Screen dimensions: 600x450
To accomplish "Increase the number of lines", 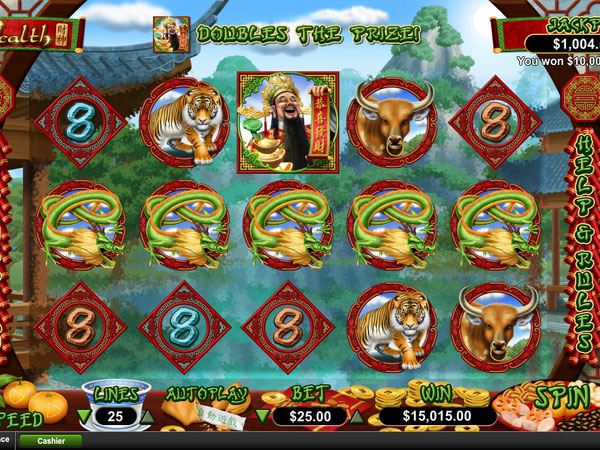I will [x=147, y=416].
